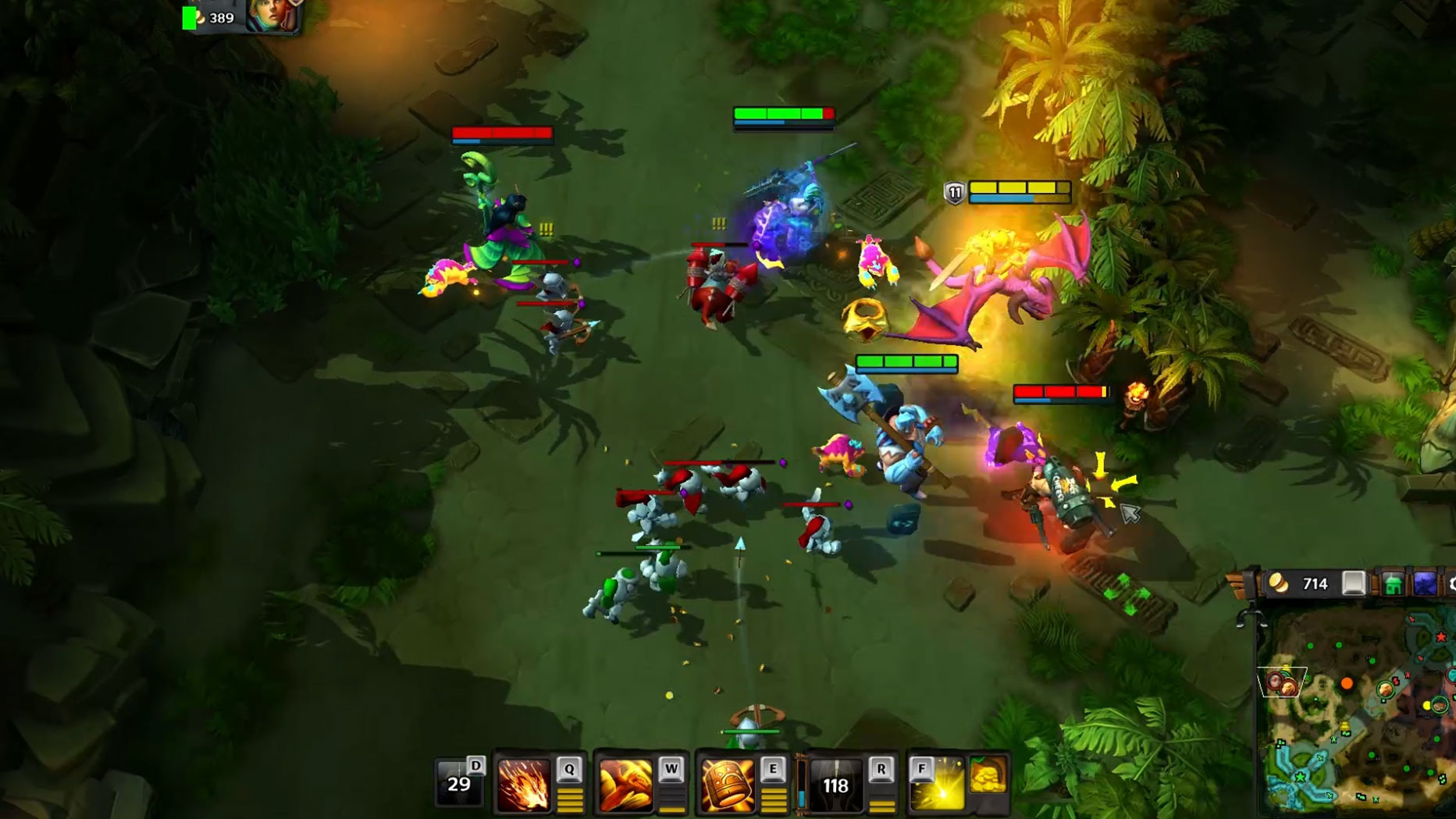
Task: Activate the fiery claw slash Q ability
Action: pyautogui.click(x=524, y=785)
